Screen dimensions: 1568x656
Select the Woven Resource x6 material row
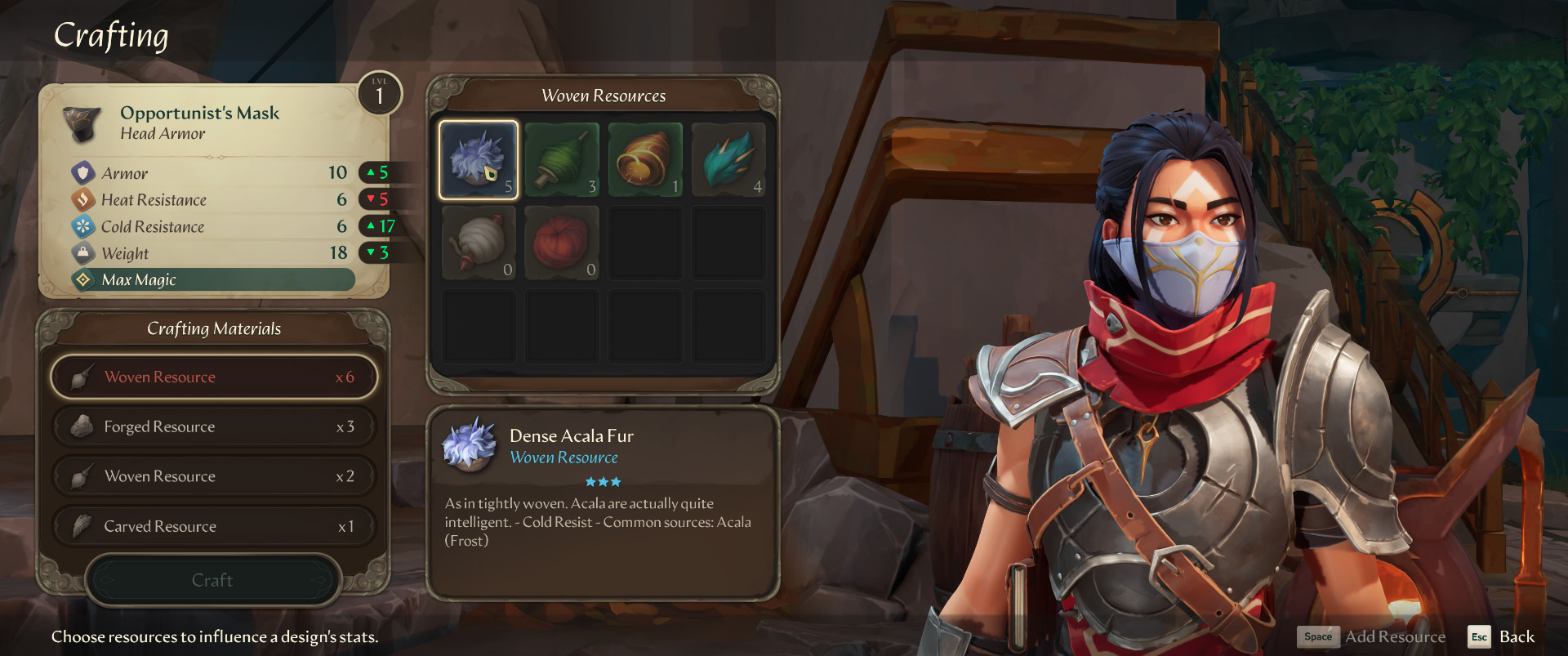click(214, 377)
